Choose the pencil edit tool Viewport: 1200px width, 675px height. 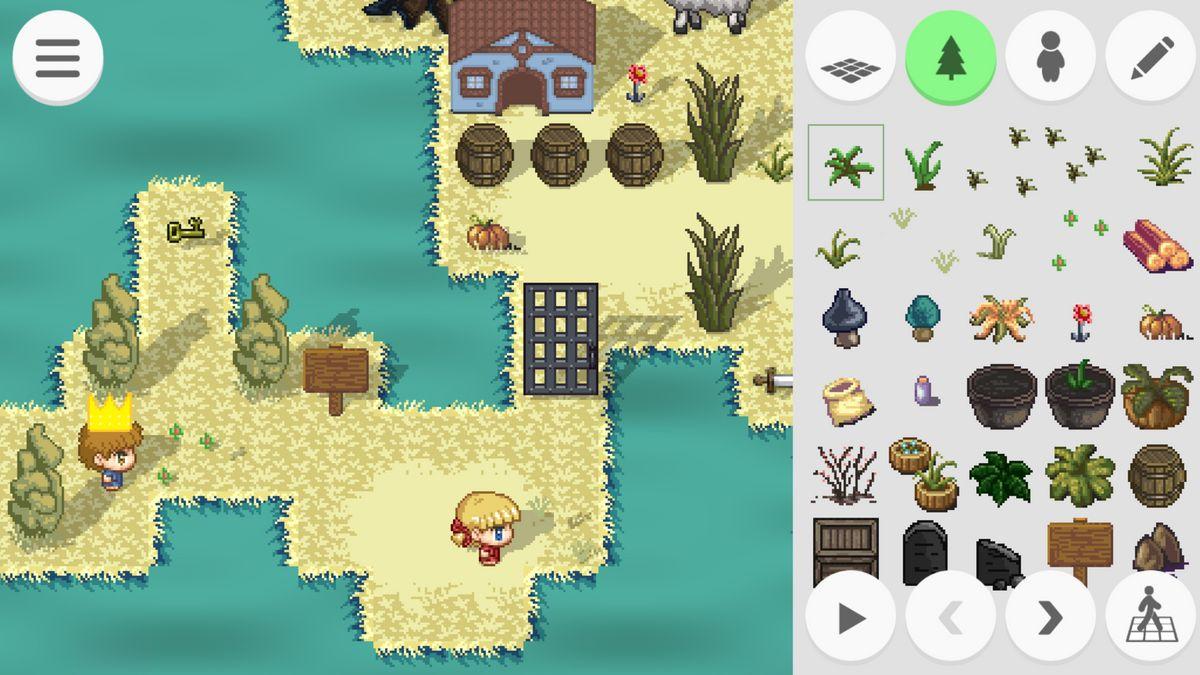(x=1150, y=57)
